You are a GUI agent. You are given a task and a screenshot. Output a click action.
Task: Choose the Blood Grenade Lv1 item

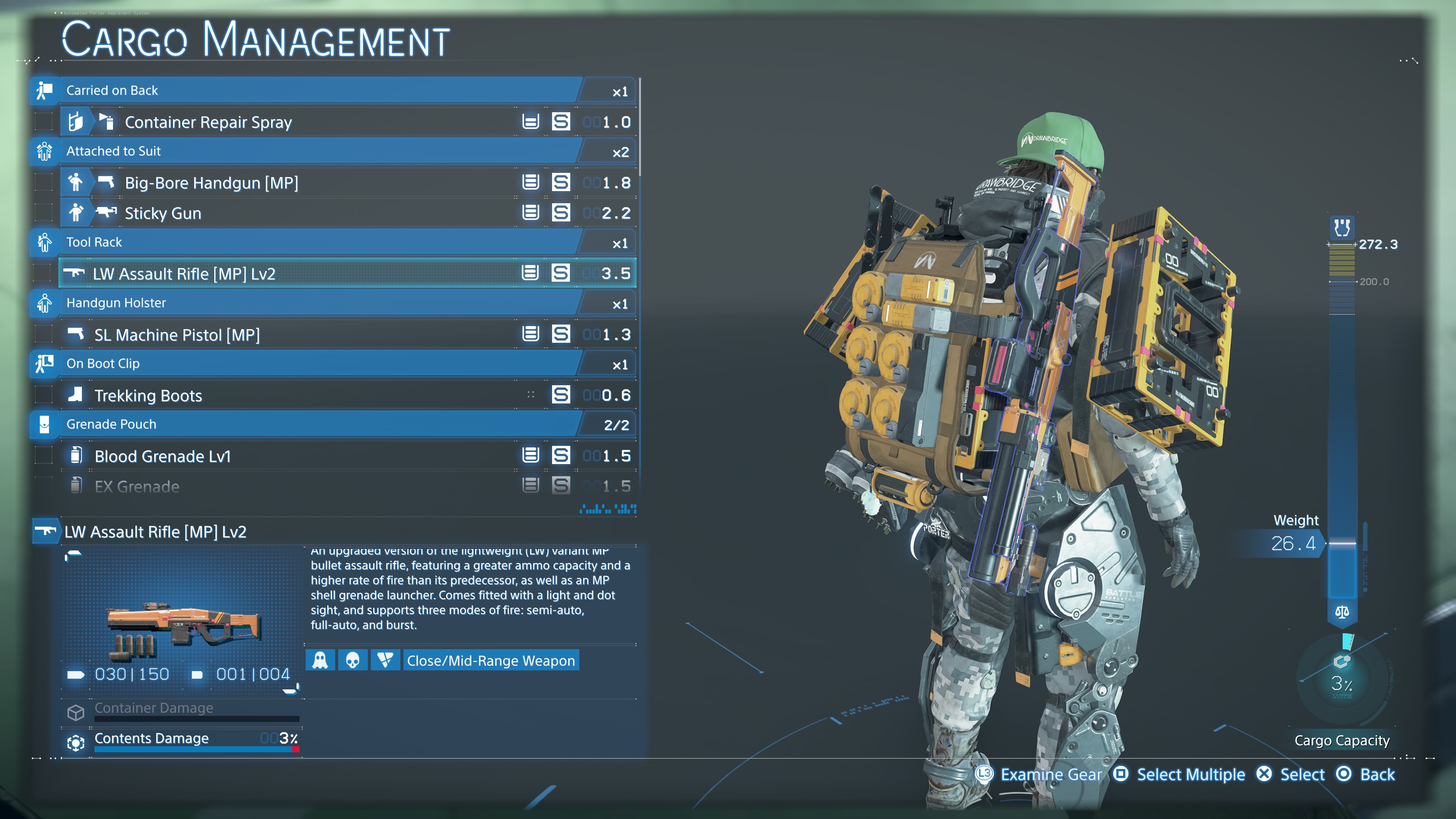click(163, 456)
